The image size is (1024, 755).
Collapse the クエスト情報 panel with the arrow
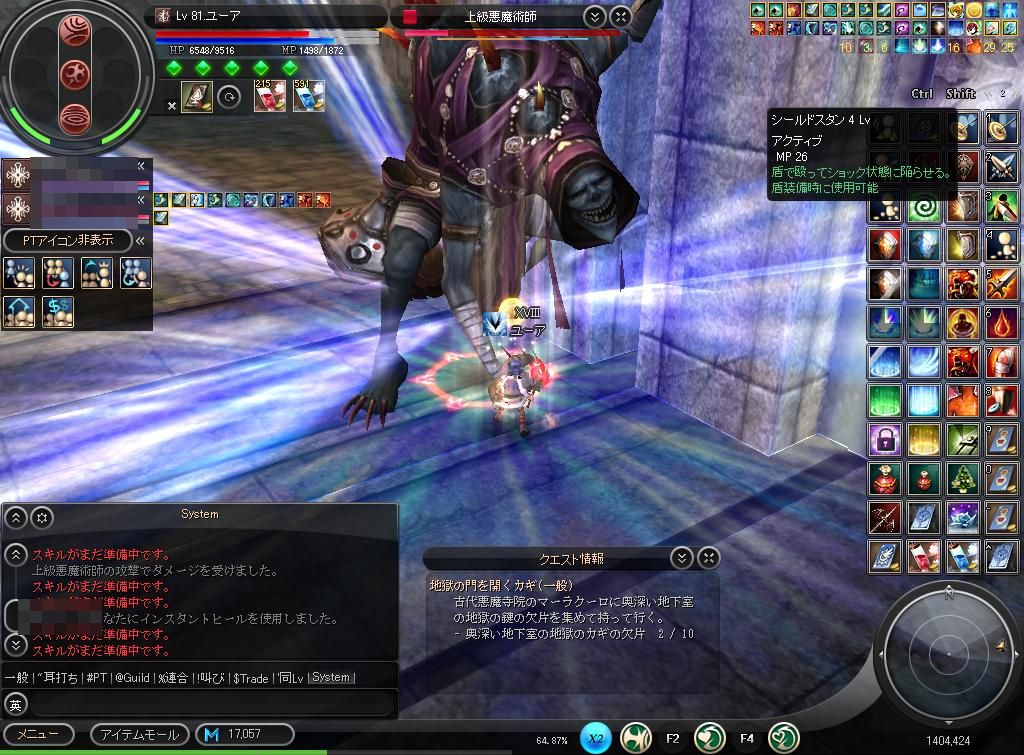(x=681, y=558)
